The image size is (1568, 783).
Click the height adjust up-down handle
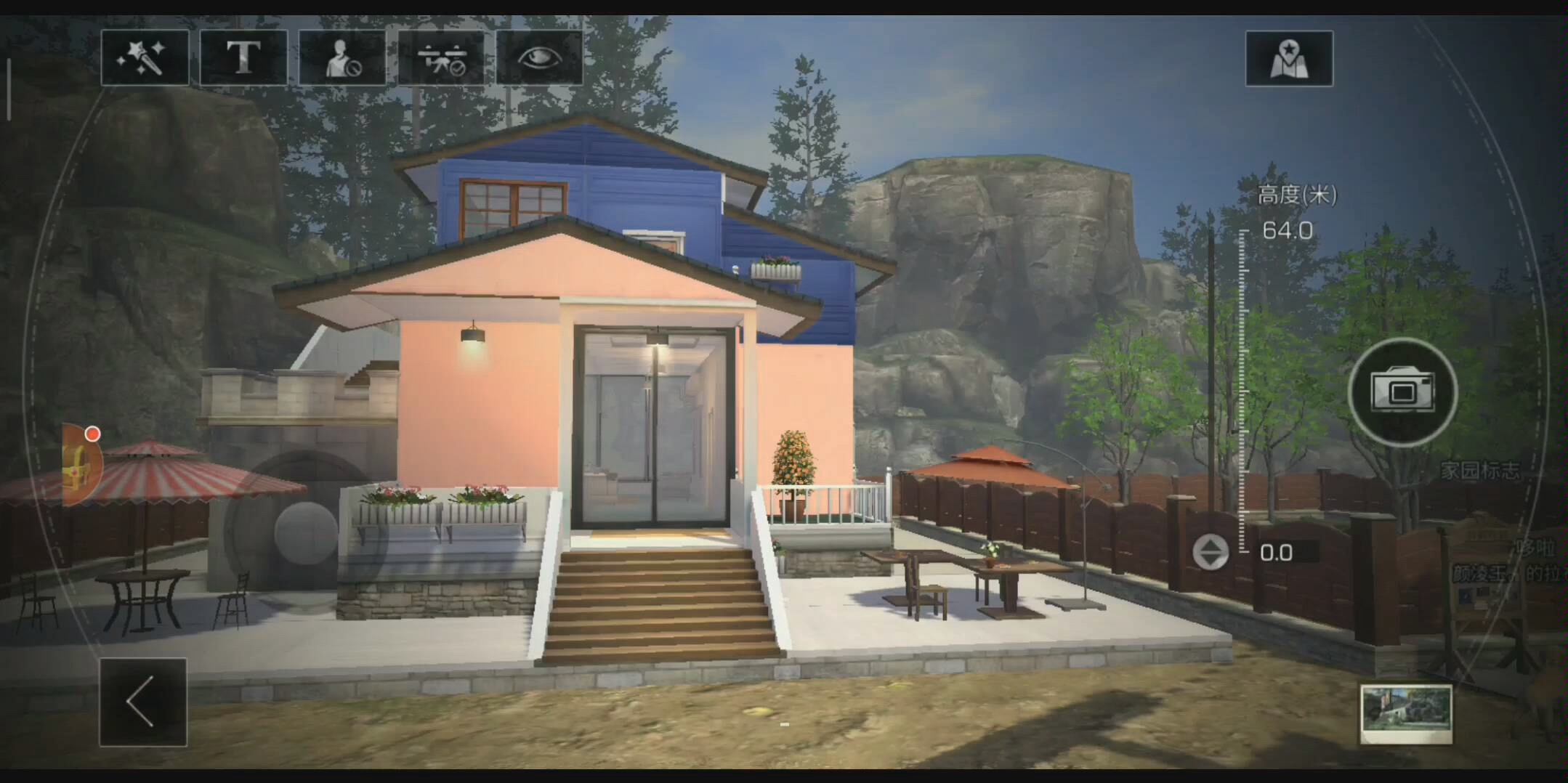tap(1210, 552)
